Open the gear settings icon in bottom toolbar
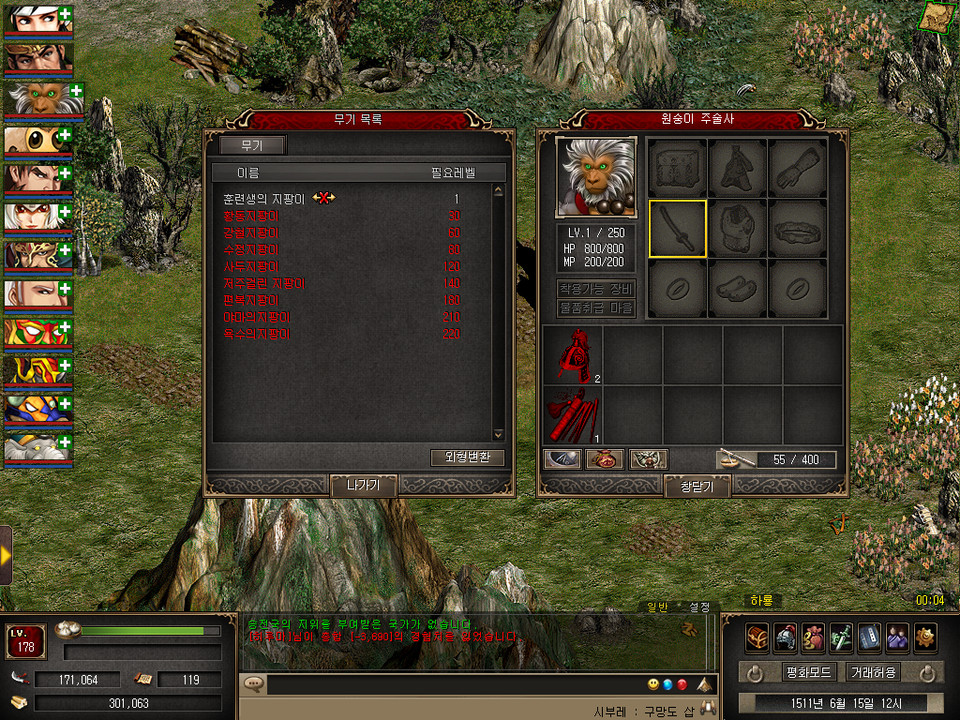Screen dimensions: 960x720 point(925,636)
